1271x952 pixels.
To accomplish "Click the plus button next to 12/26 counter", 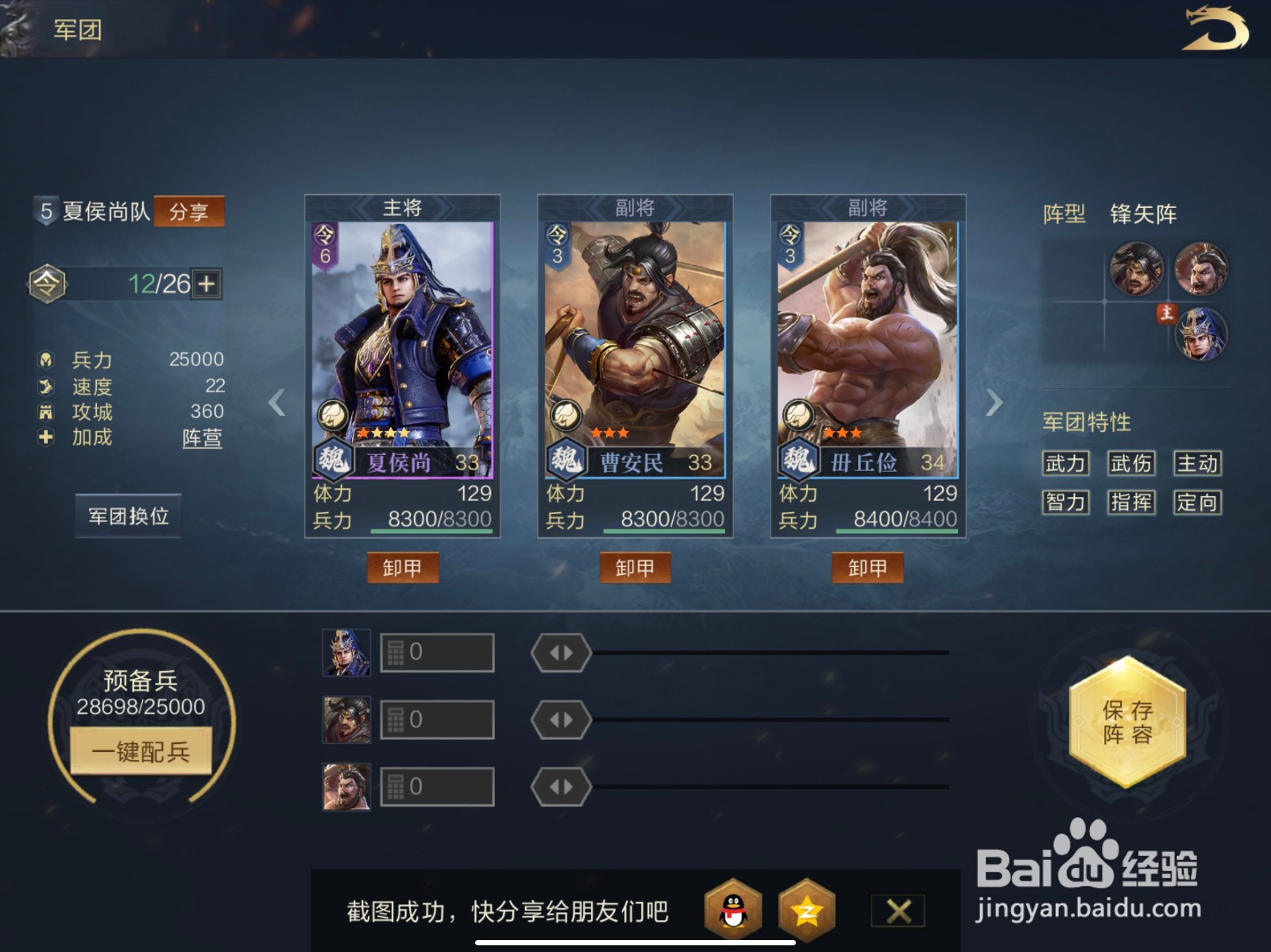I will 207,283.
